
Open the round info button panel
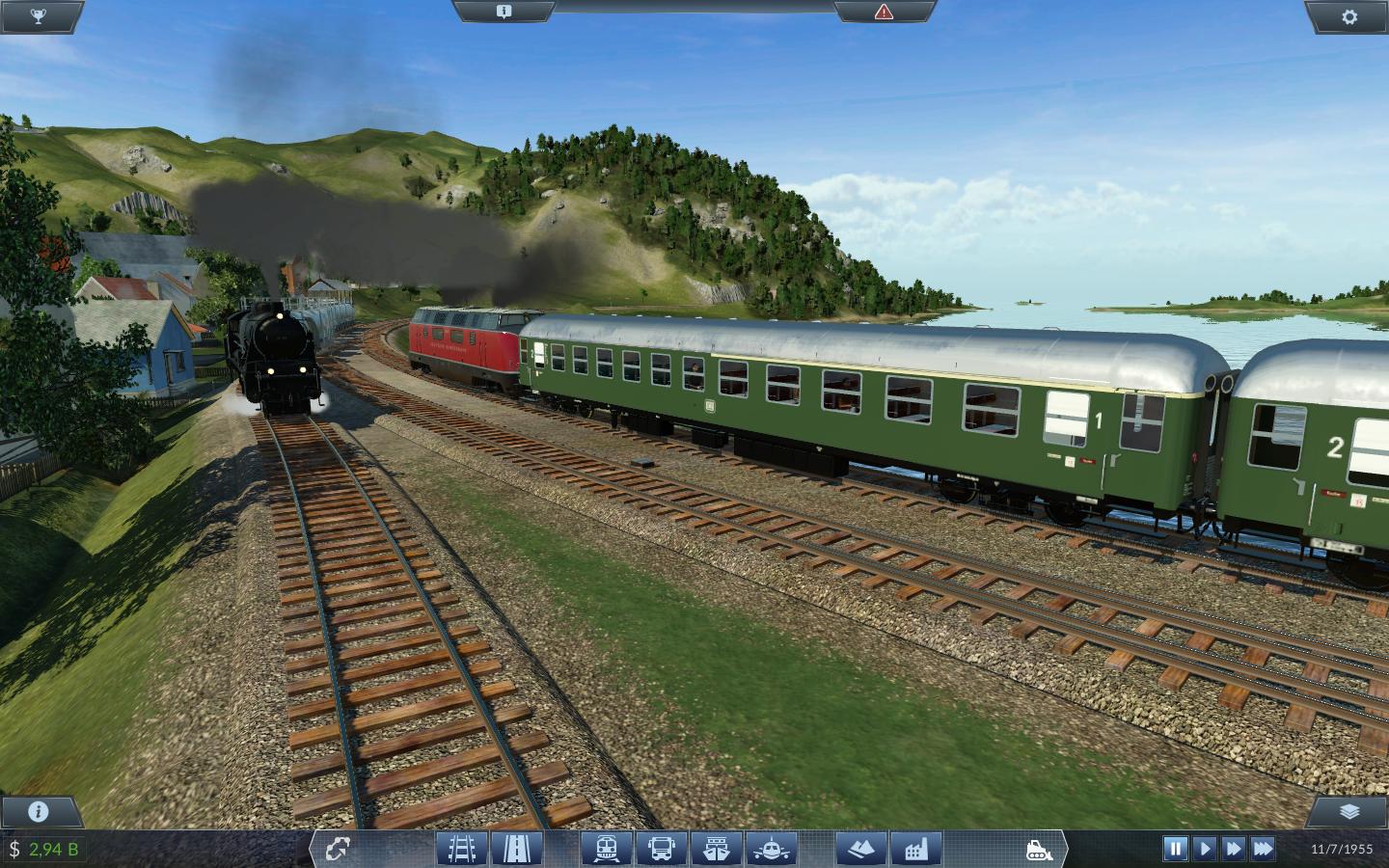tap(39, 811)
